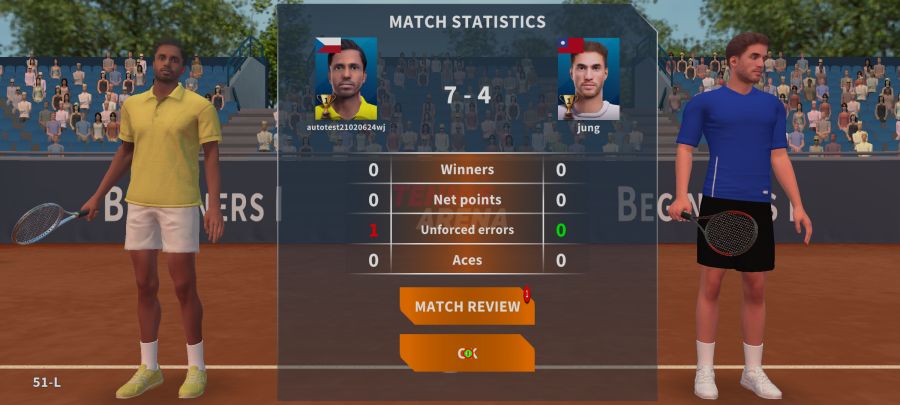Open the Match Review
Image resolution: width=900 pixels, height=405 pixels.
point(467,306)
